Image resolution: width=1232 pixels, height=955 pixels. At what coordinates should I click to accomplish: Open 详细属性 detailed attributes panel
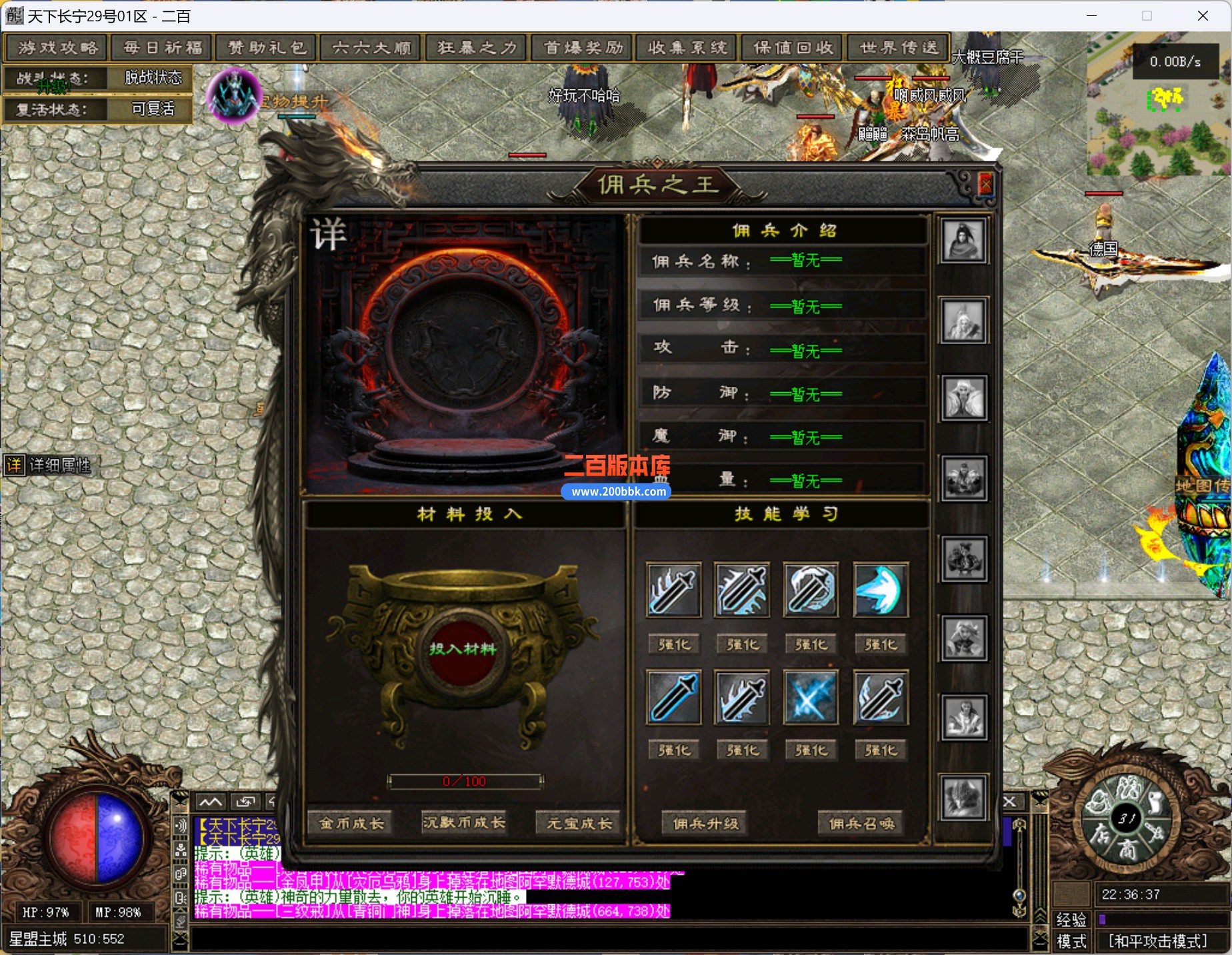click(x=49, y=465)
